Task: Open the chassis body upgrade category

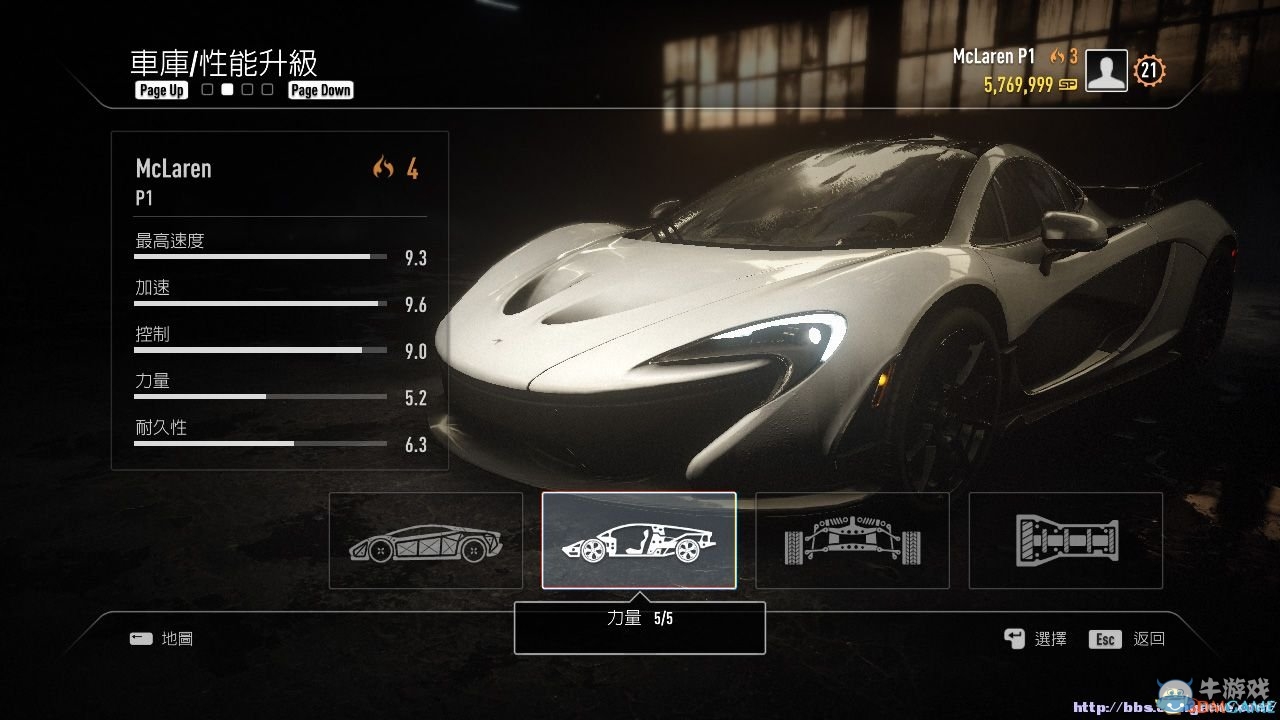Action: pos(424,540)
